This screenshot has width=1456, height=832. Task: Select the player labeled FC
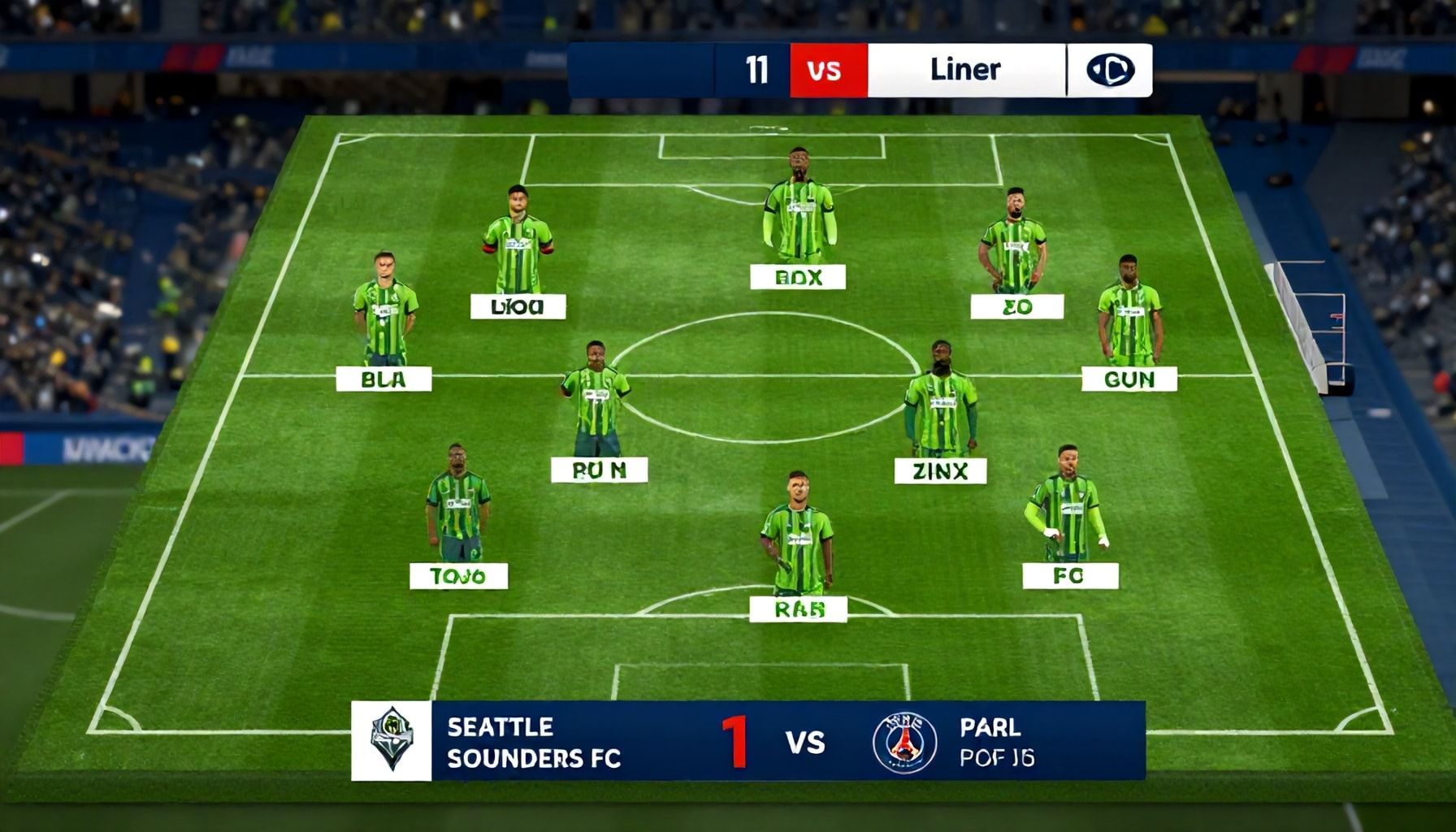point(1069,576)
